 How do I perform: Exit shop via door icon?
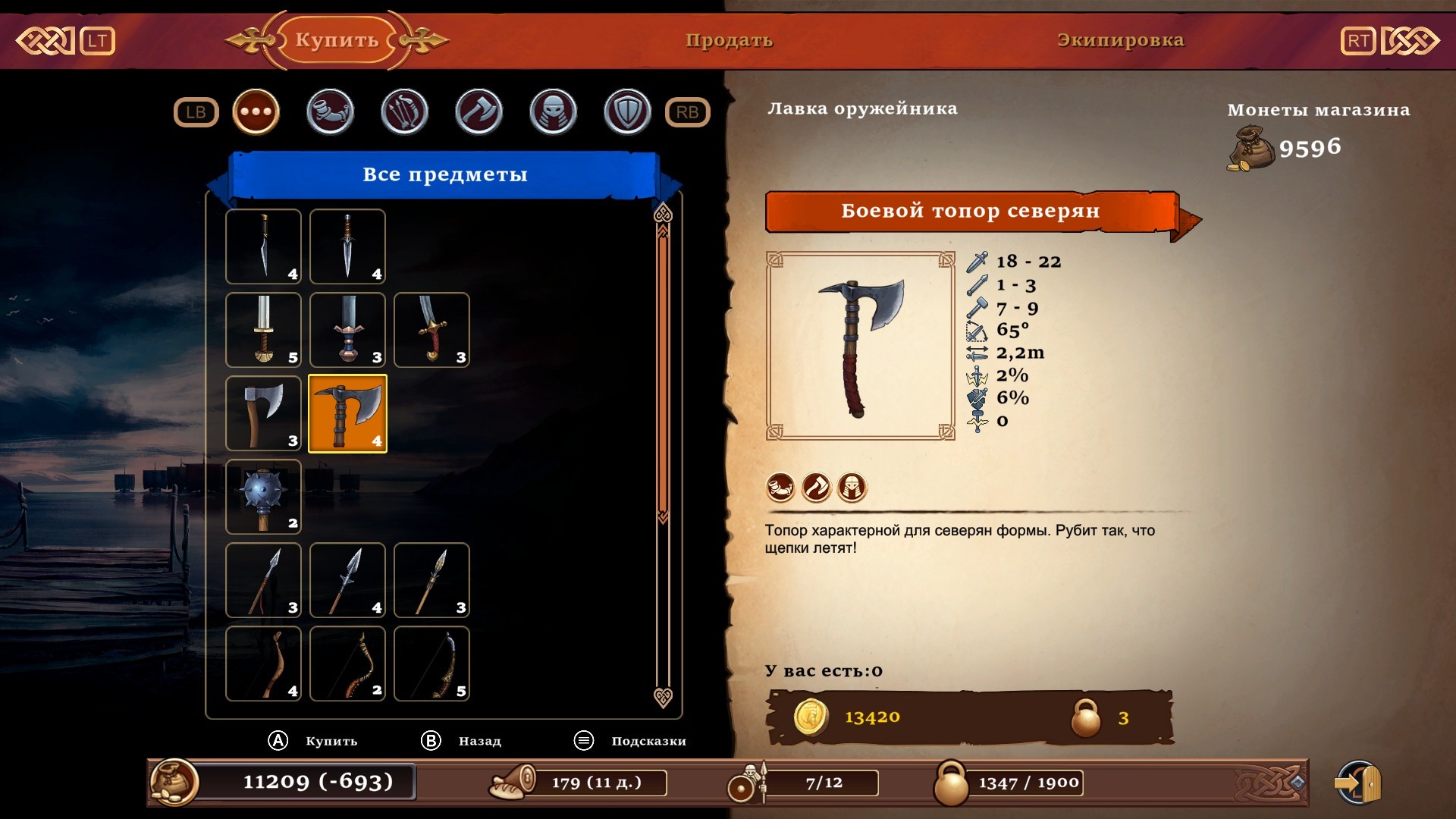tap(1358, 783)
